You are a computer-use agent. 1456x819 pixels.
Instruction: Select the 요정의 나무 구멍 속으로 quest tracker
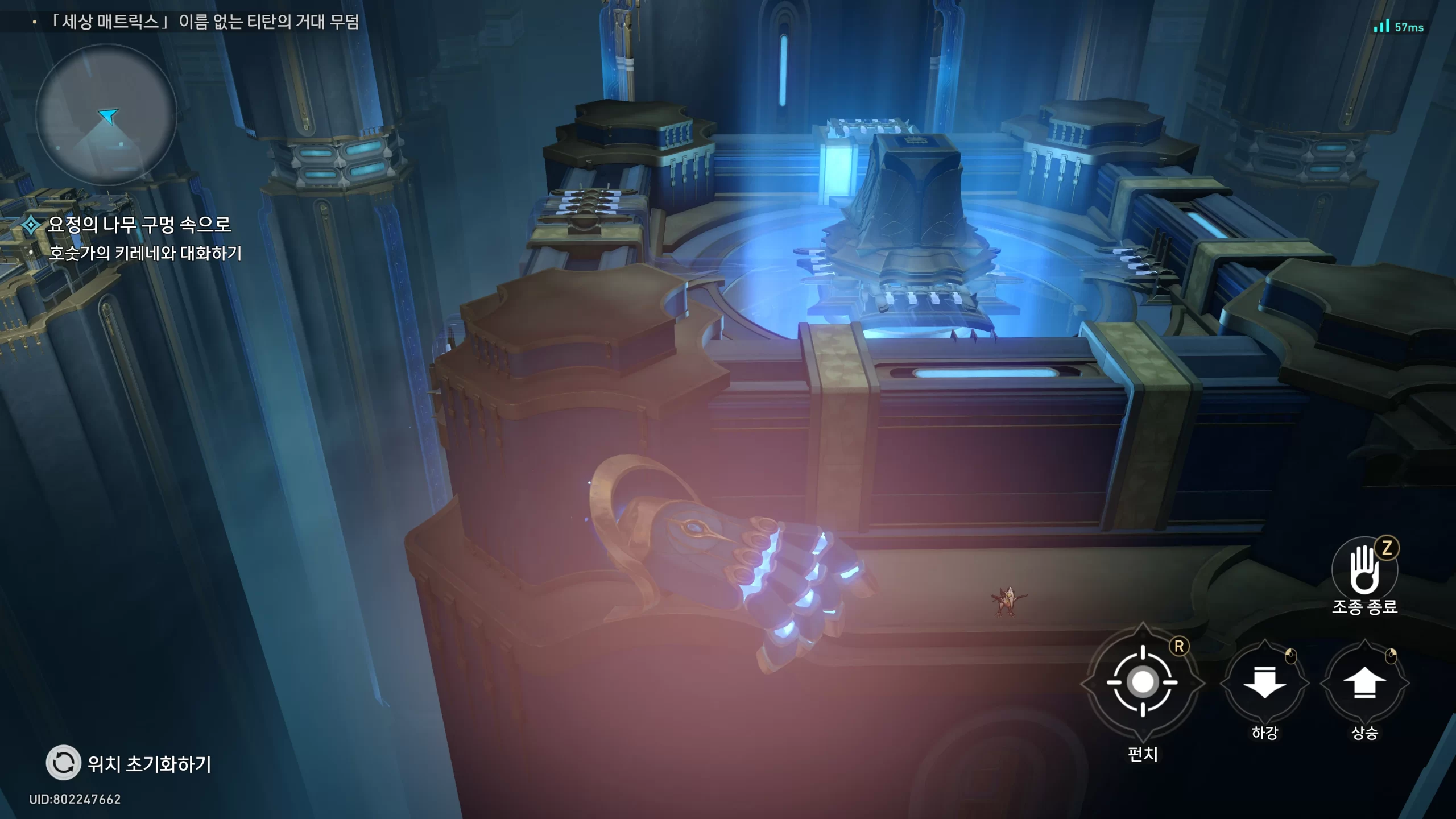click(139, 225)
